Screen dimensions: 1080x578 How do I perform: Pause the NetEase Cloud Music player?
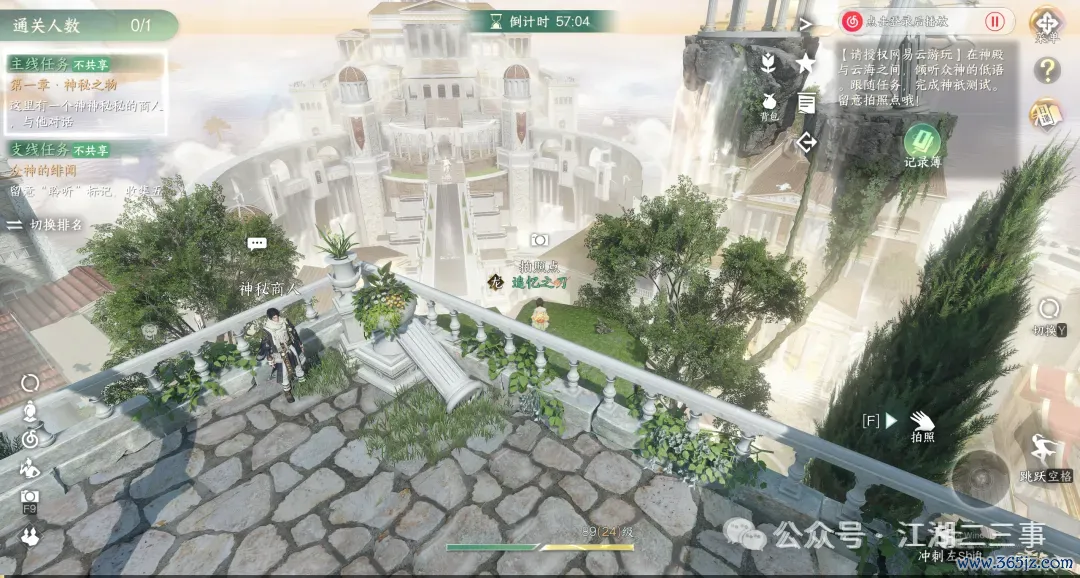click(995, 21)
